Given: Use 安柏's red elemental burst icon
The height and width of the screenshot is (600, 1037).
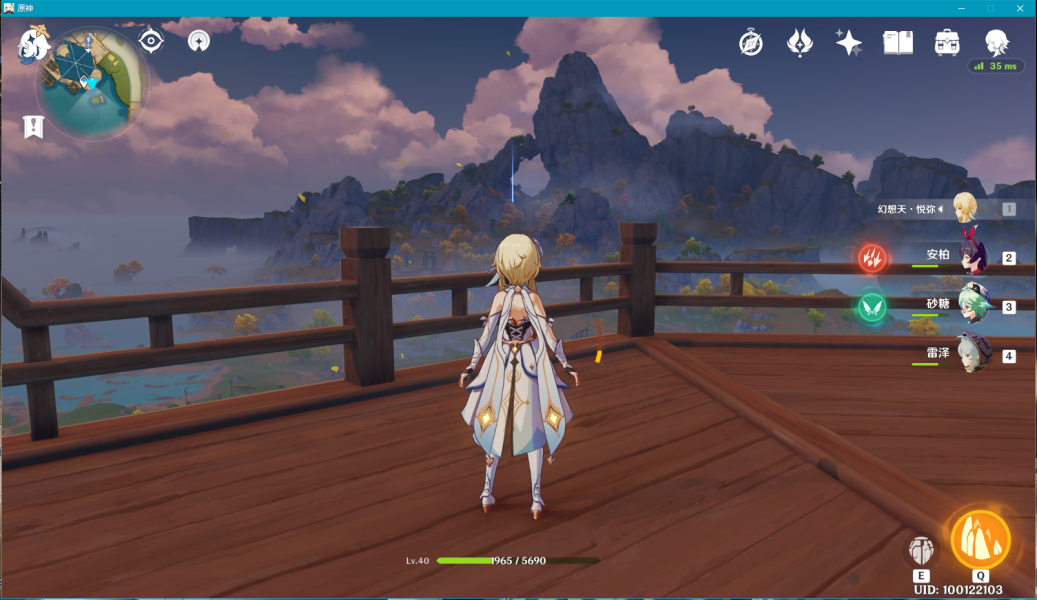Looking at the screenshot, I should pyautogui.click(x=872, y=258).
